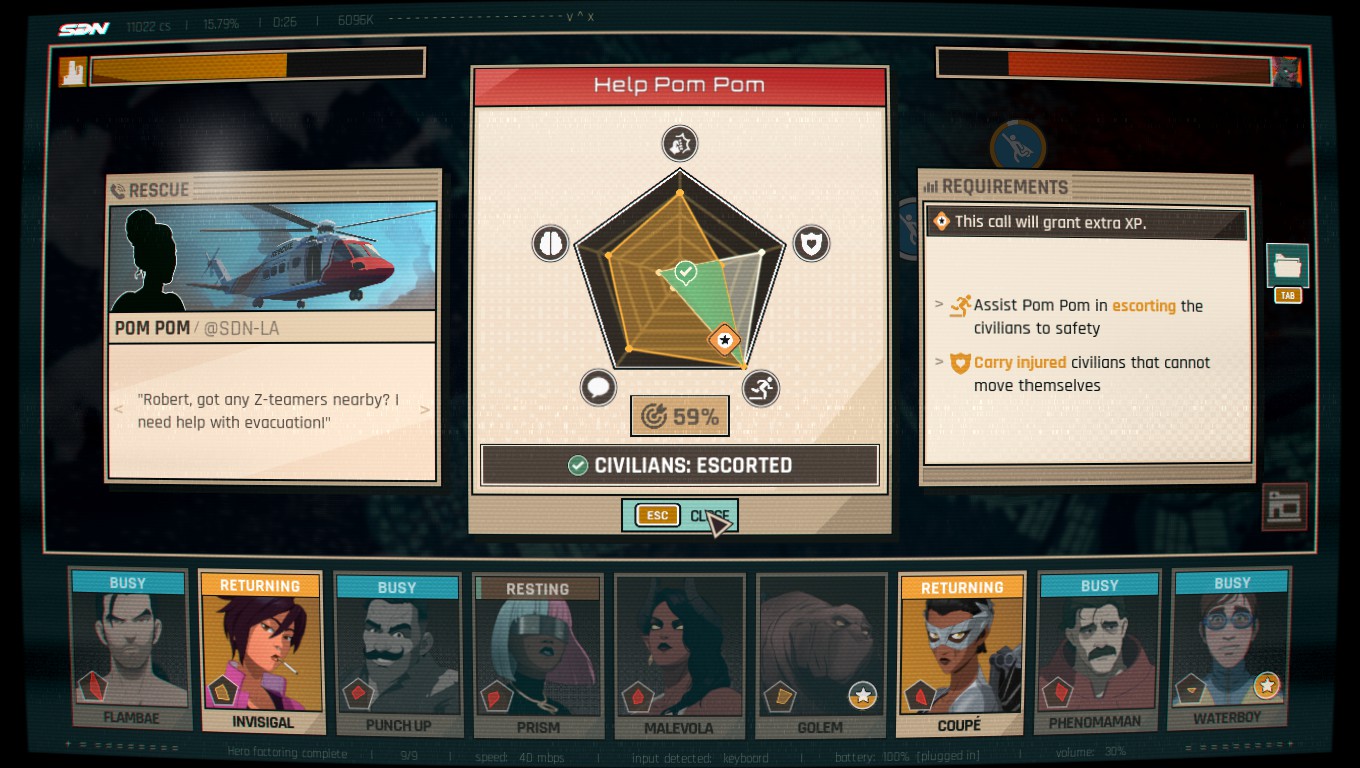
Task: Show previous Pom Pom dialogue line arrow
Action: point(119,410)
